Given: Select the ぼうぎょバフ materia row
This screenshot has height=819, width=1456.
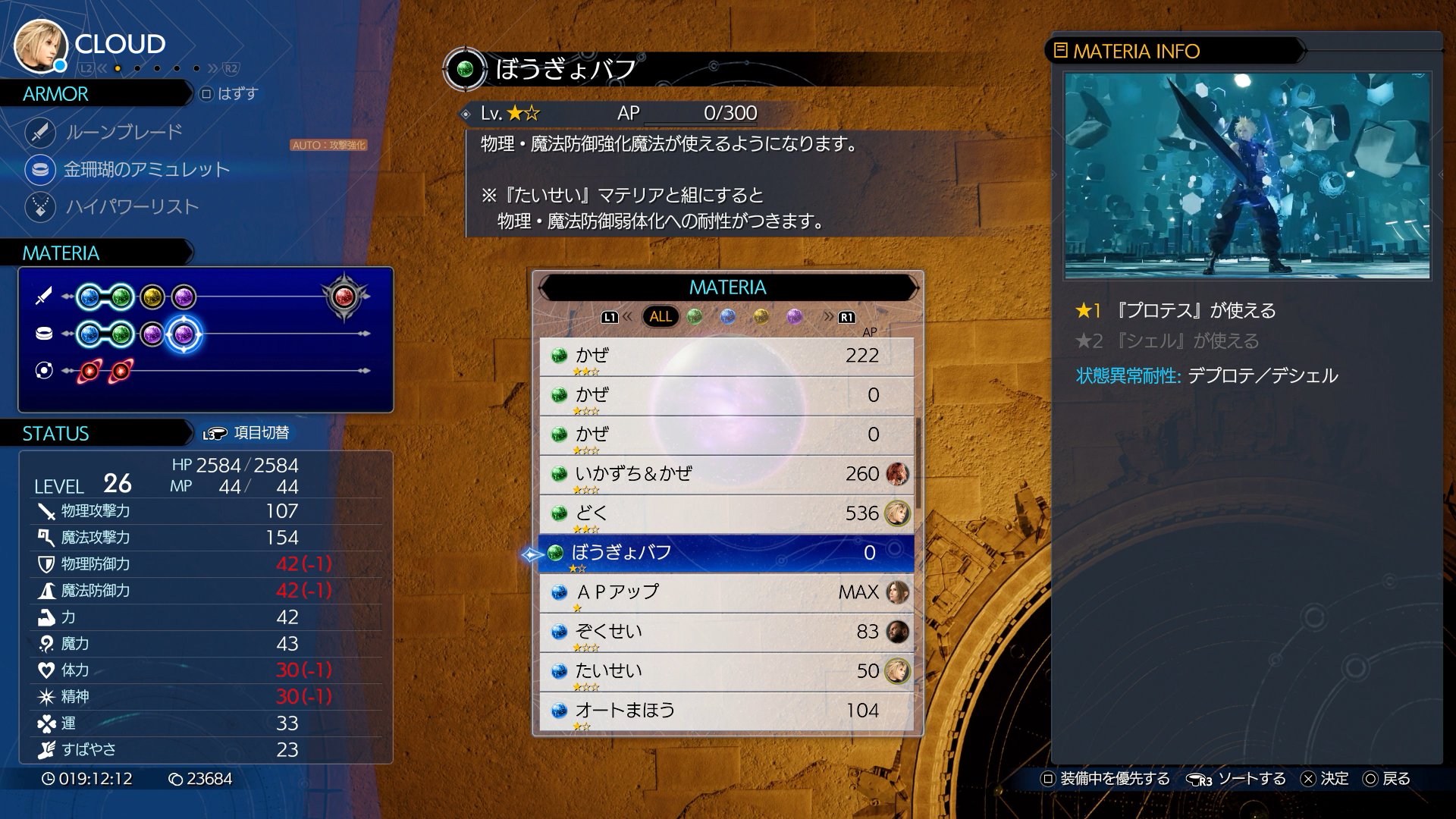Looking at the screenshot, I should click(x=726, y=553).
